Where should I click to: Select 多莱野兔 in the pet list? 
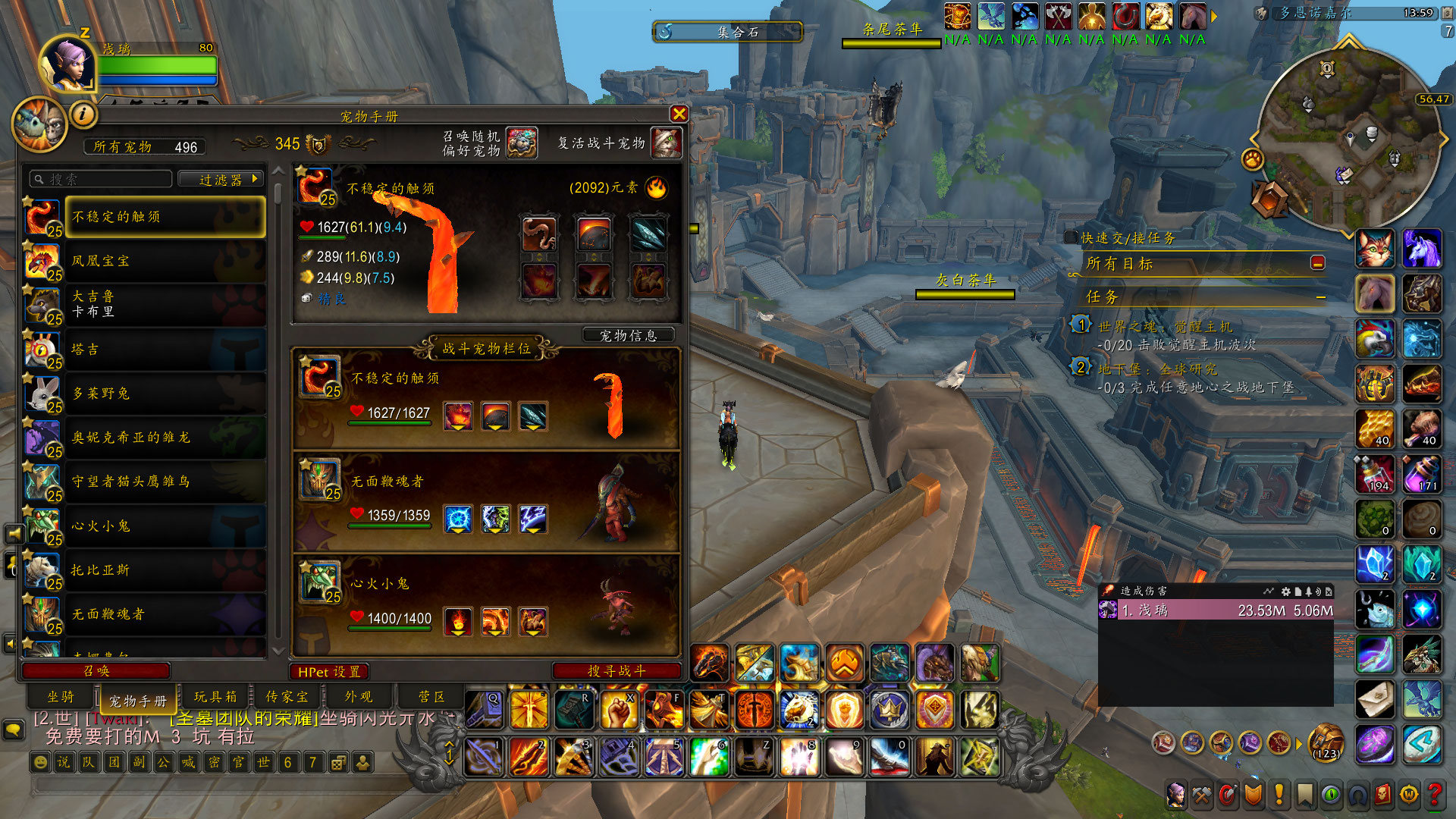click(165, 394)
